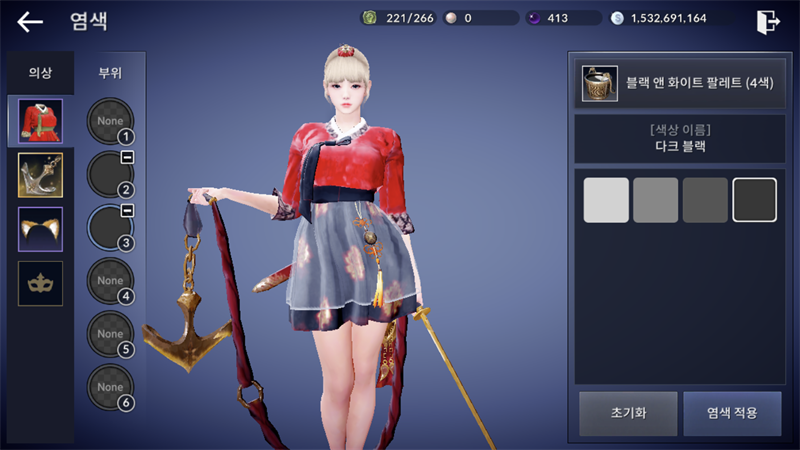The height and width of the screenshot is (450, 800).
Task: Select dye part slot number 5
Action: [x=110, y=334]
